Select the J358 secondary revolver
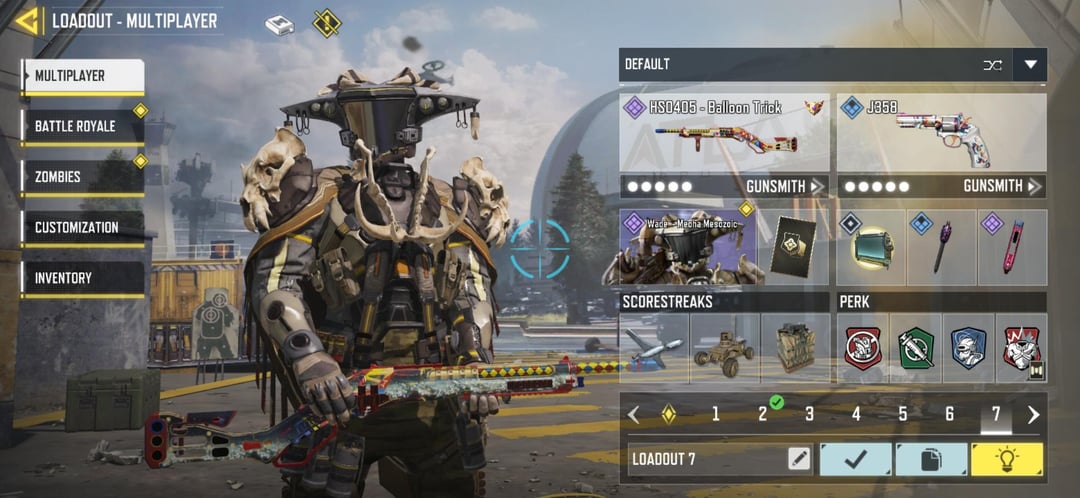Viewport: 1080px width, 498px height. pos(941,132)
